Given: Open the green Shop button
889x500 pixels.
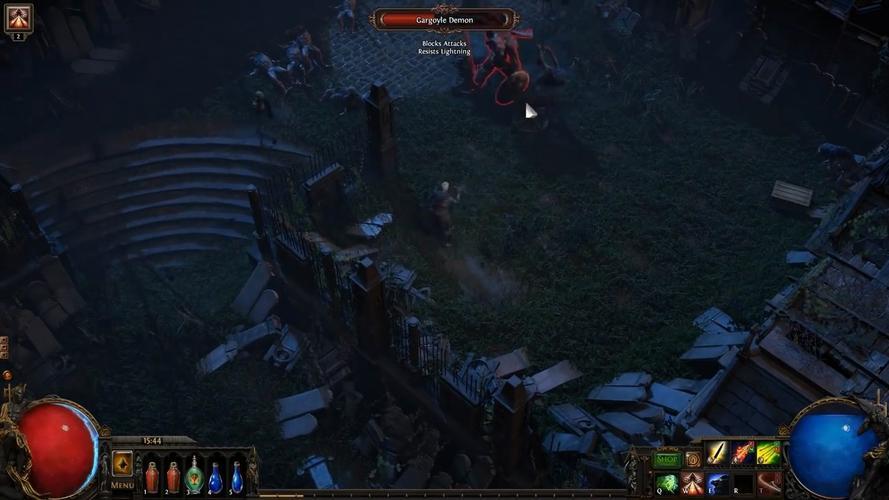Looking at the screenshot, I should (x=667, y=459).
